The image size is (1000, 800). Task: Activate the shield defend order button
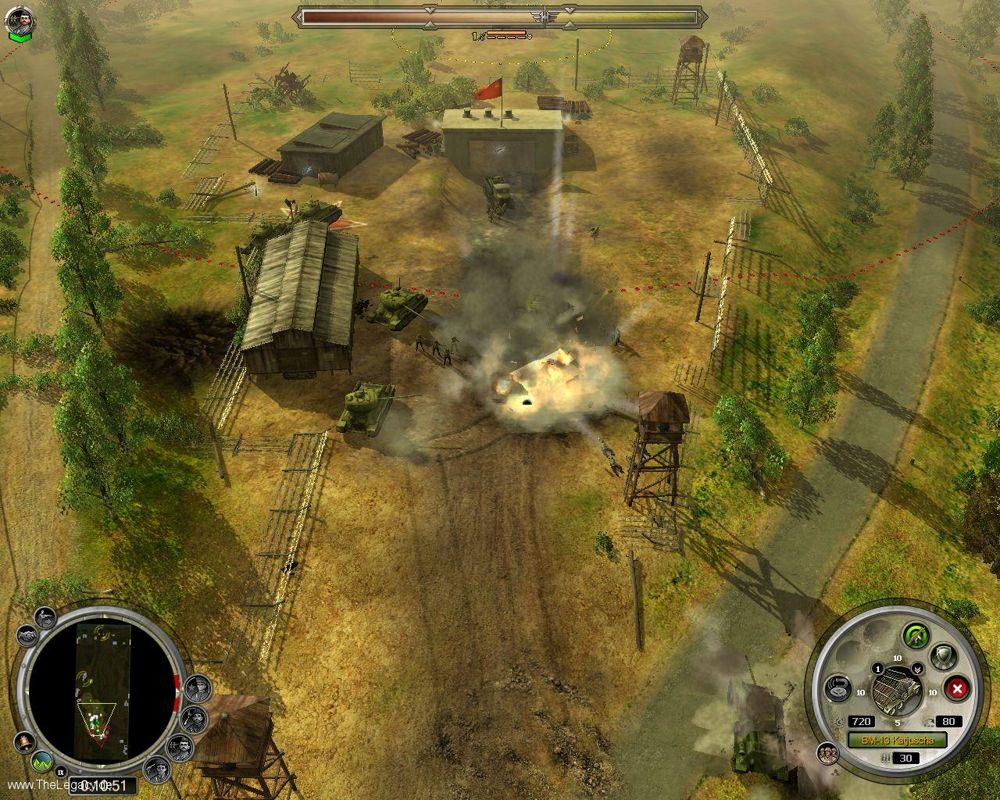tap(943, 656)
